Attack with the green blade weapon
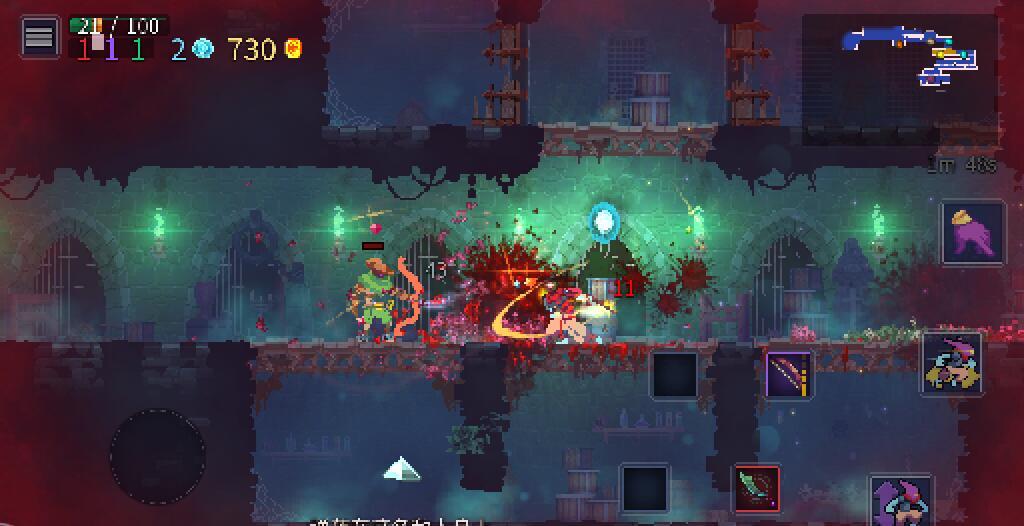Image resolution: width=1024 pixels, height=526 pixels. 757,488
